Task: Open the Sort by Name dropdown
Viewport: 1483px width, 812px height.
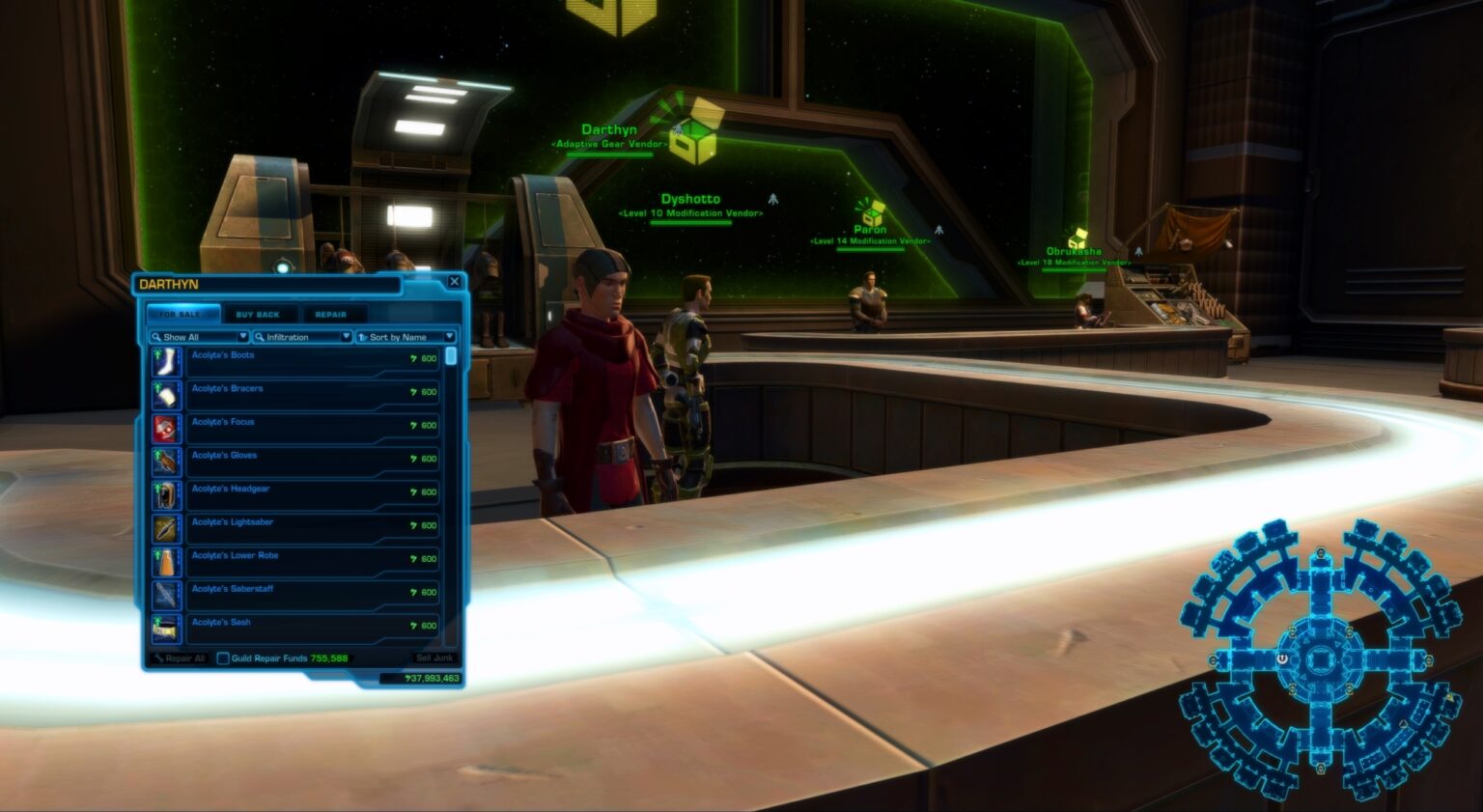Action: 450,336
